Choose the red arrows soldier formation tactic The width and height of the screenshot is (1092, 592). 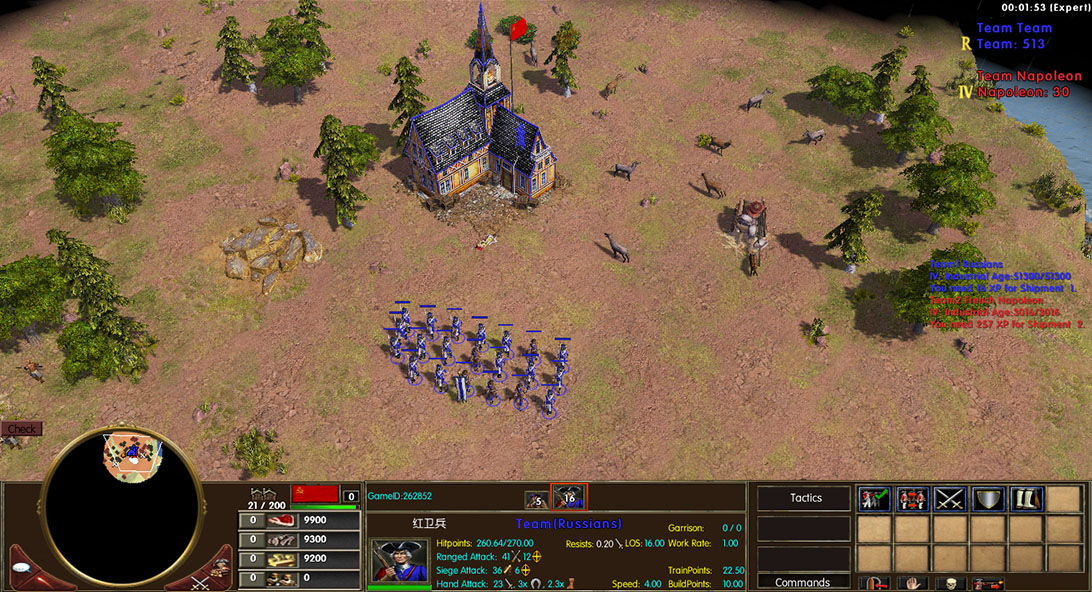pyautogui.click(x=912, y=498)
